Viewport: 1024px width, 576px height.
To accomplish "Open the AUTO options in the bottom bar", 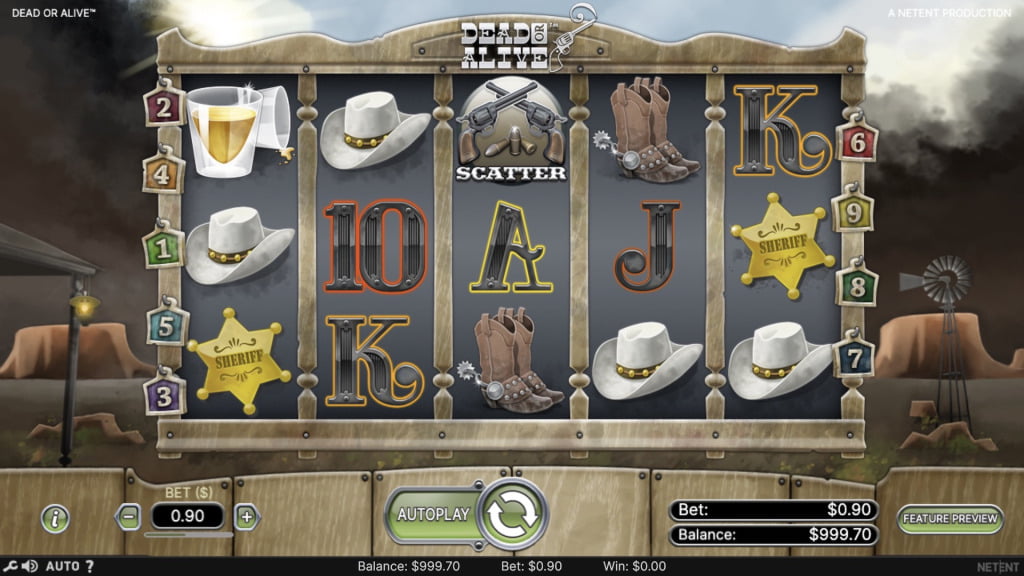I will pyautogui.click(x=62, y=567).
